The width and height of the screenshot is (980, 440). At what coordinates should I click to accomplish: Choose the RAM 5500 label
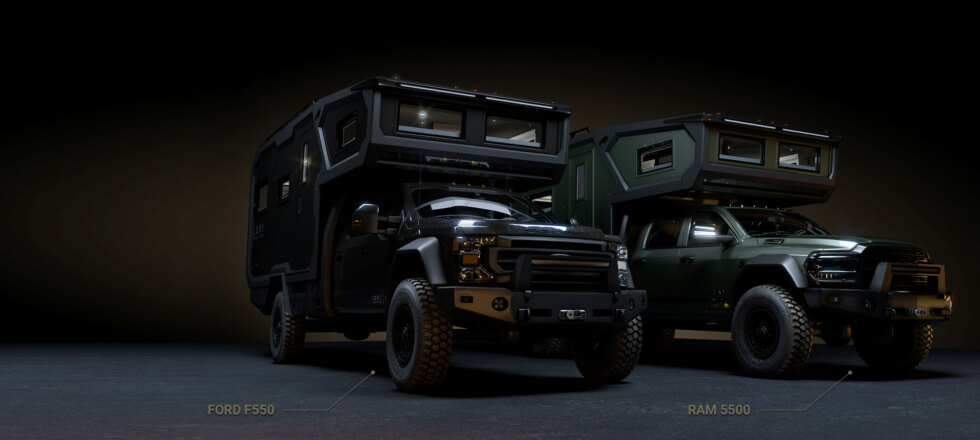(x=719, y=409)
